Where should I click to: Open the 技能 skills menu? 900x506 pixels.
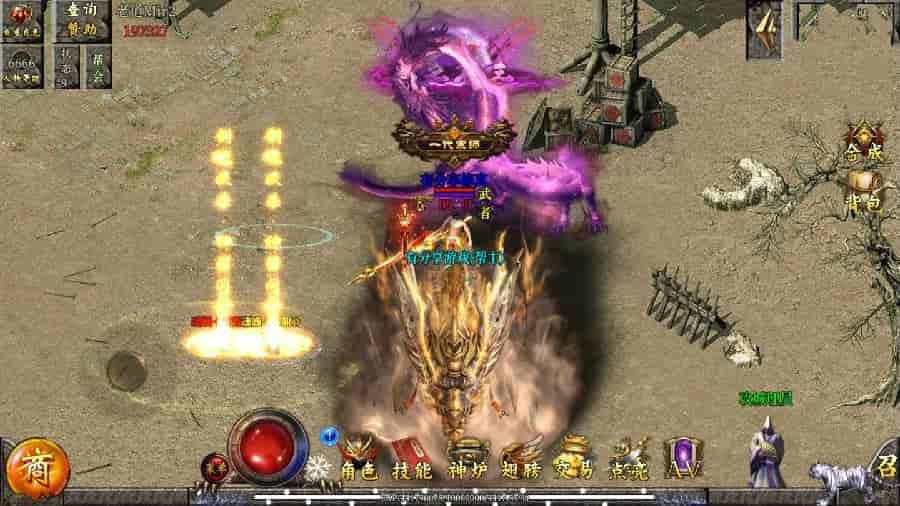tap(412, 460)
